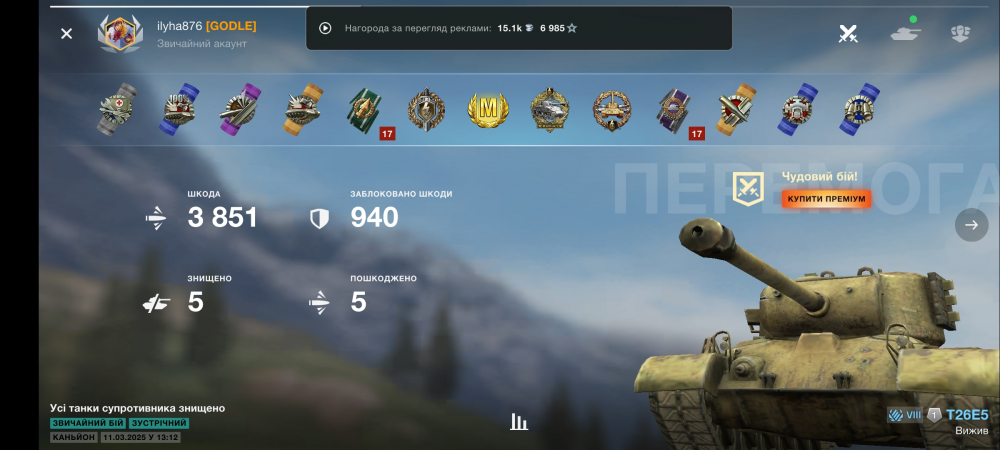This screenshot has width=1000, height=450.
Task: Close the battle results screen
Action: click(66, 34)
